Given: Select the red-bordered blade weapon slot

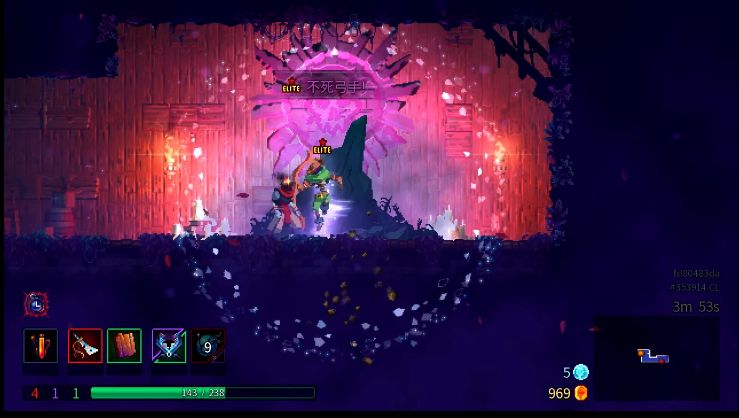Looking at the screenshot, I should pyautogui.click(x=85, y=346).
